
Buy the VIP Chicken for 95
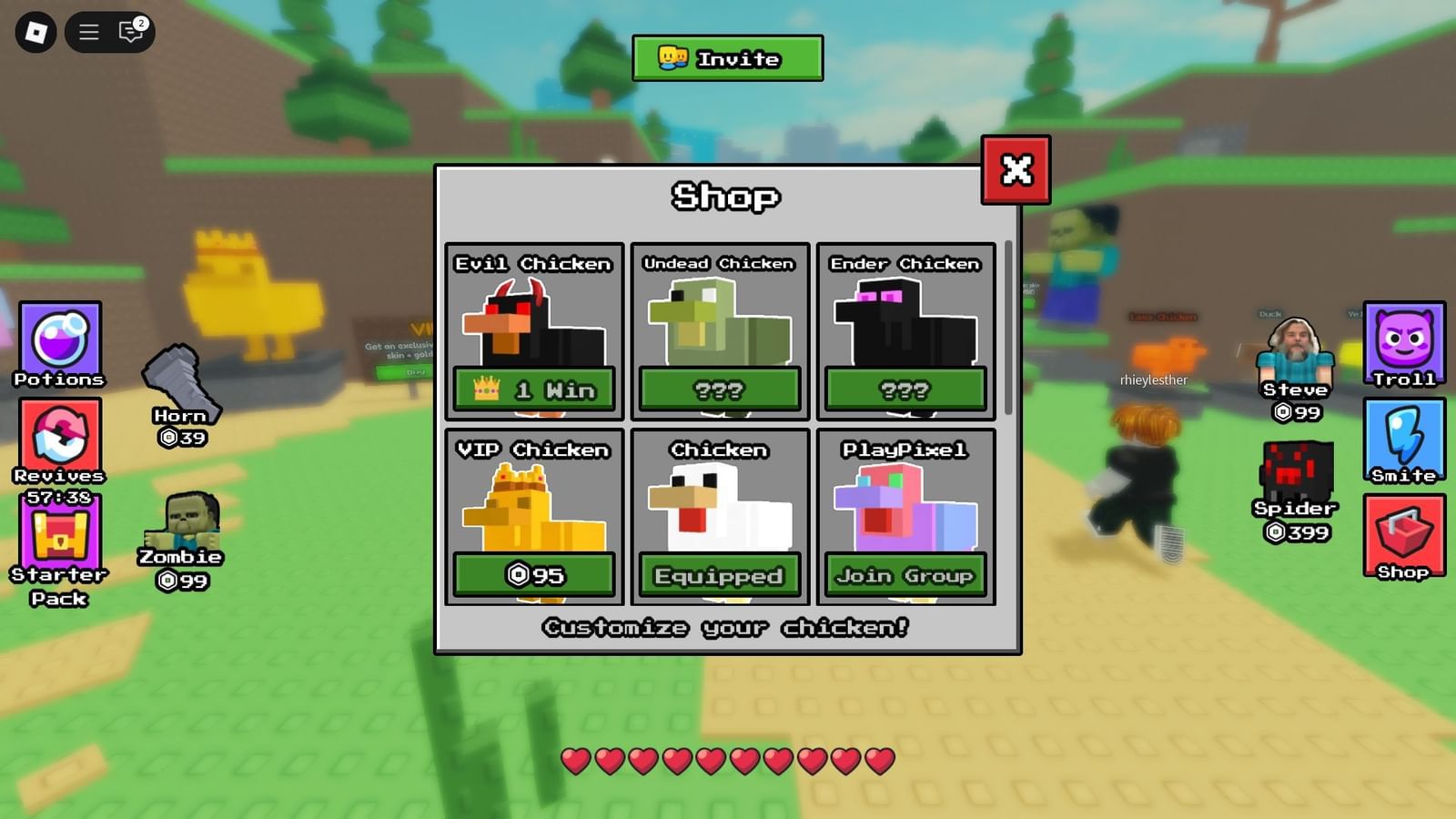pos(533,575)
